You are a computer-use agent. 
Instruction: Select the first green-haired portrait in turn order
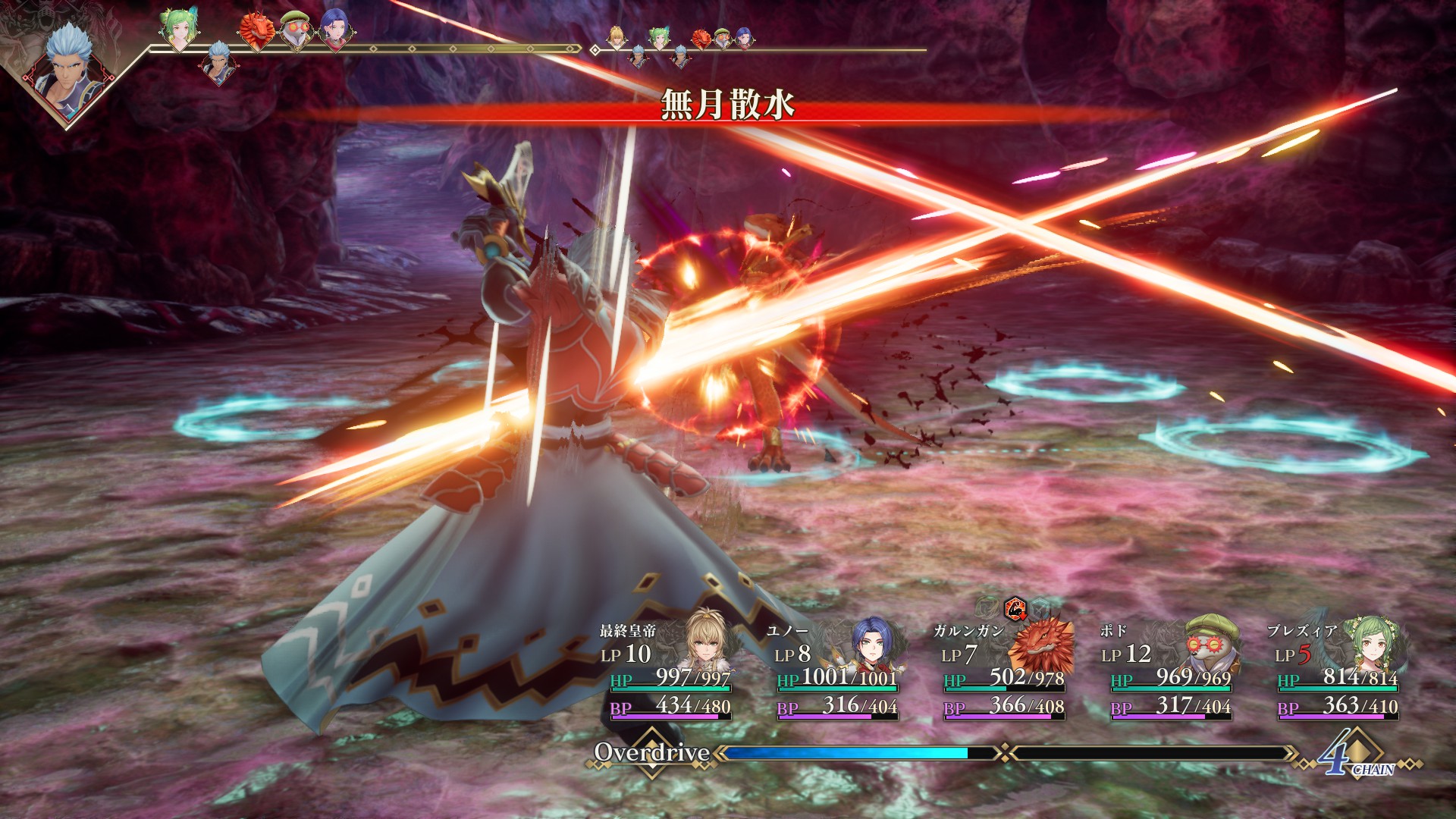[179, 28]
